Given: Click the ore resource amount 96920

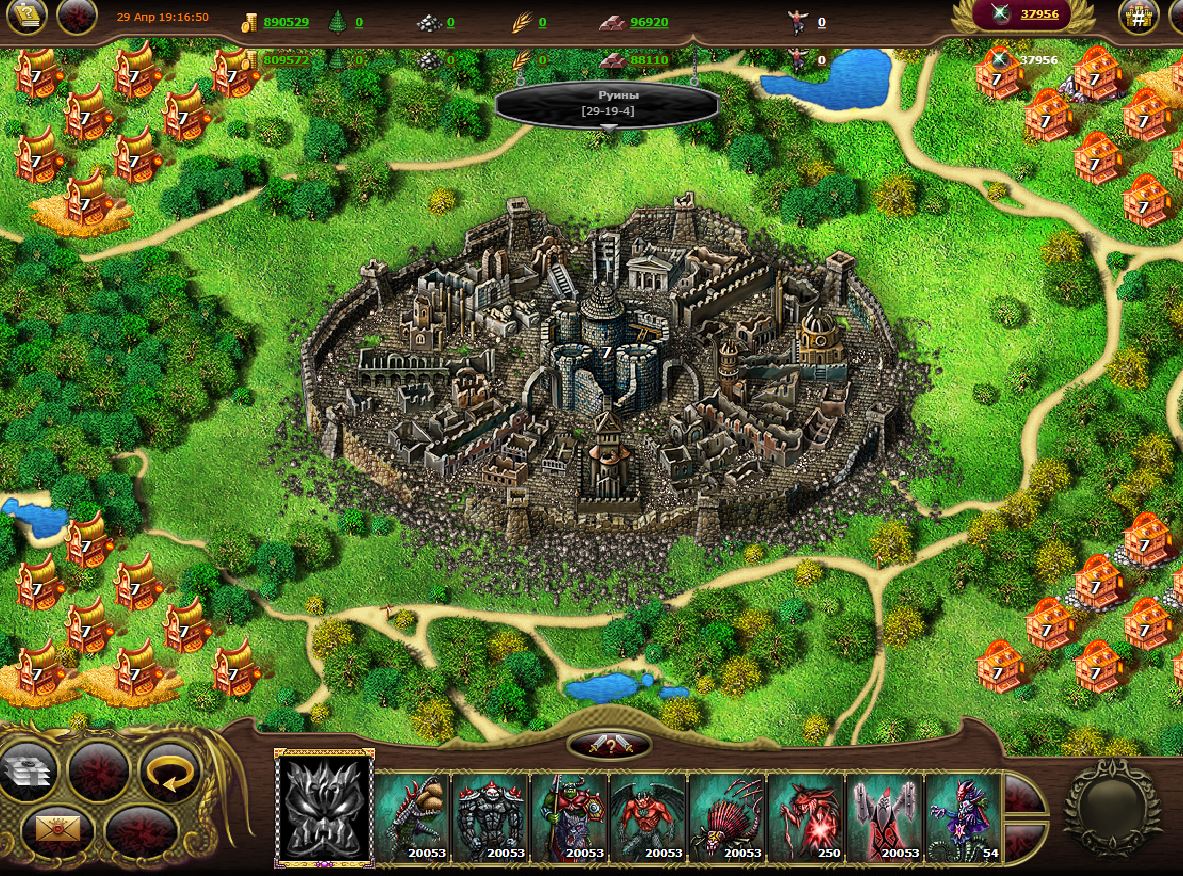Looking at the screenshot, I should pos(649,22).
